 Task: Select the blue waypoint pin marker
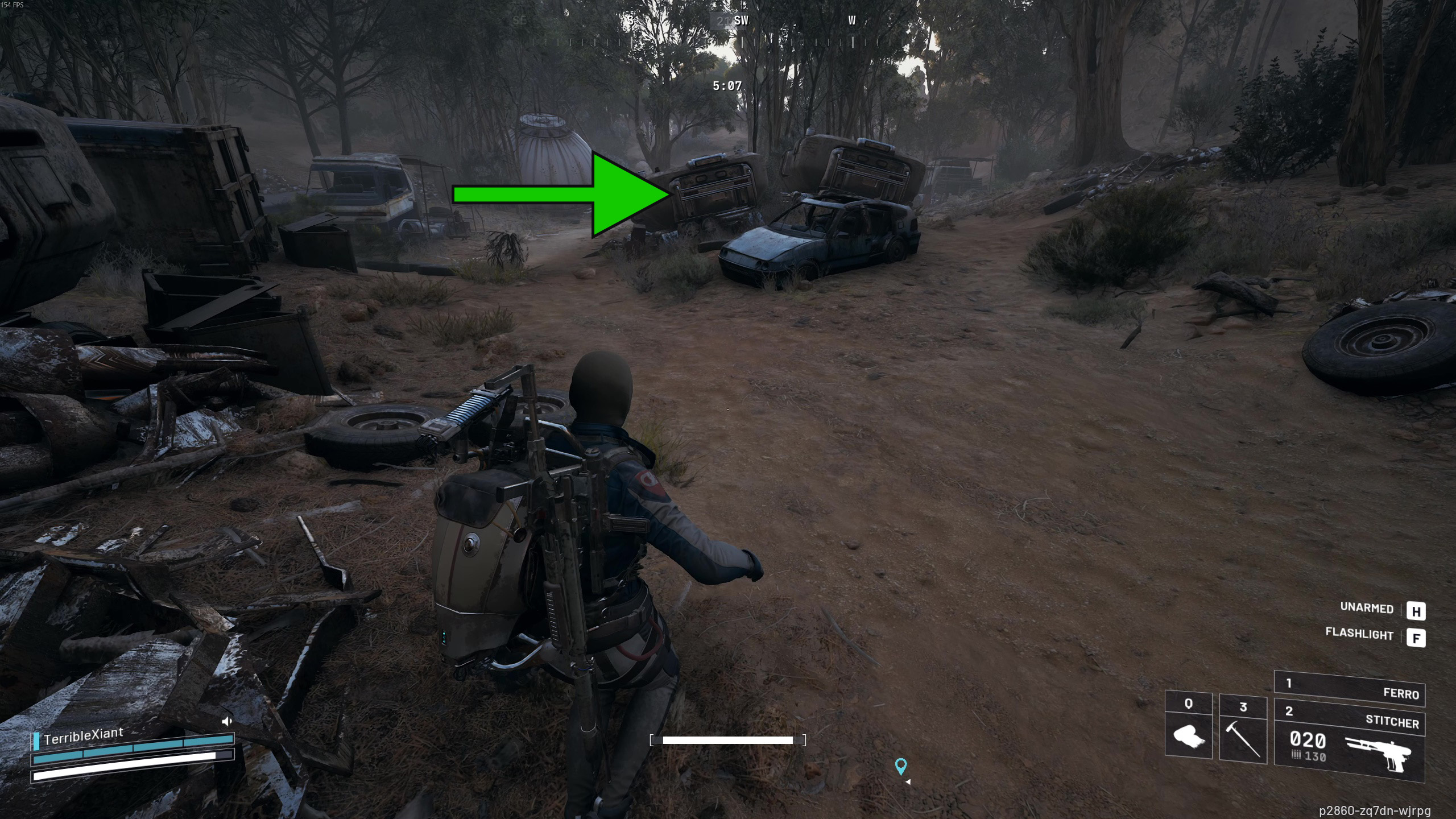[900, 766]
